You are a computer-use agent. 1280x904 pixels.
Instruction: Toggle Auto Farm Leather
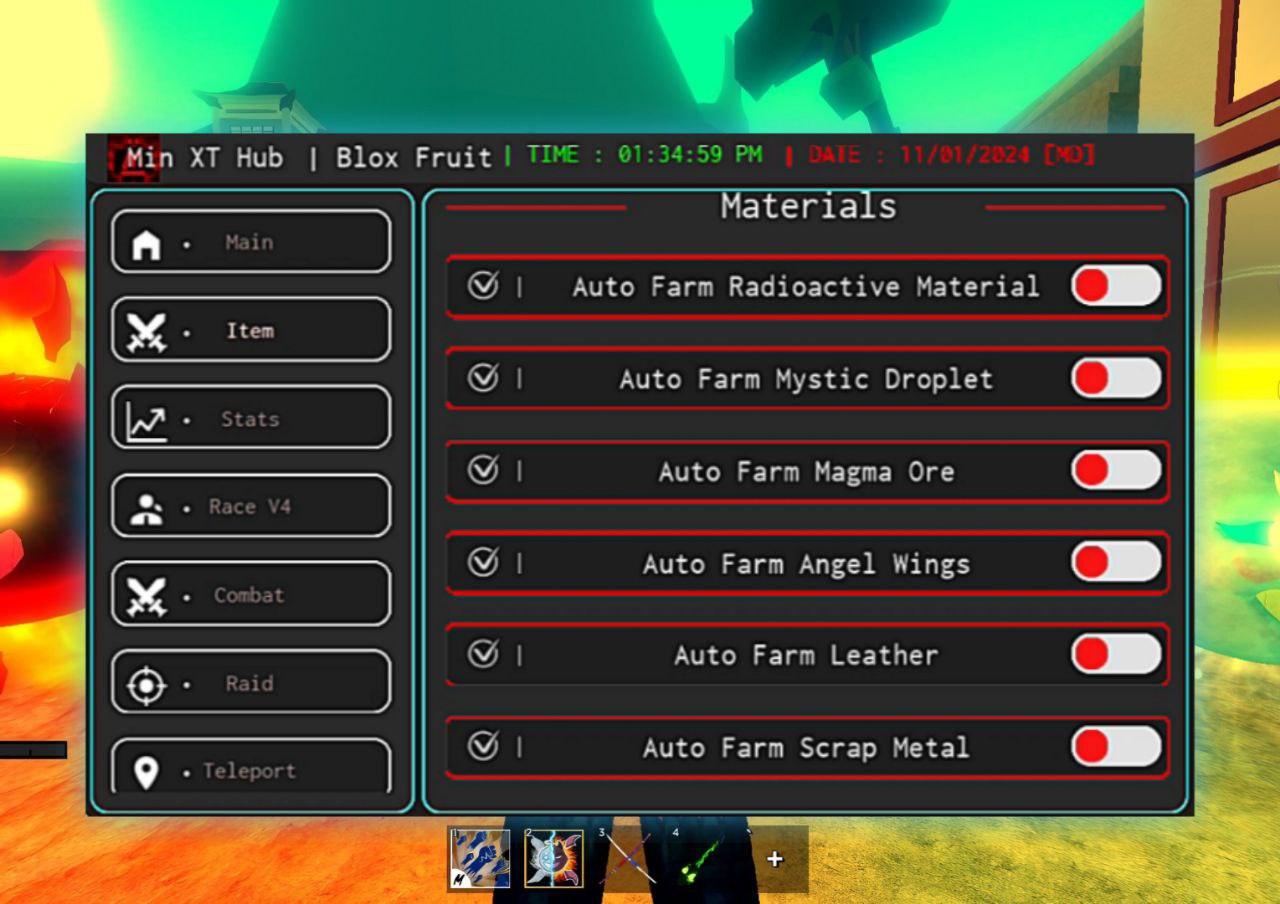pyautogui.click(x=1116, y=655)
